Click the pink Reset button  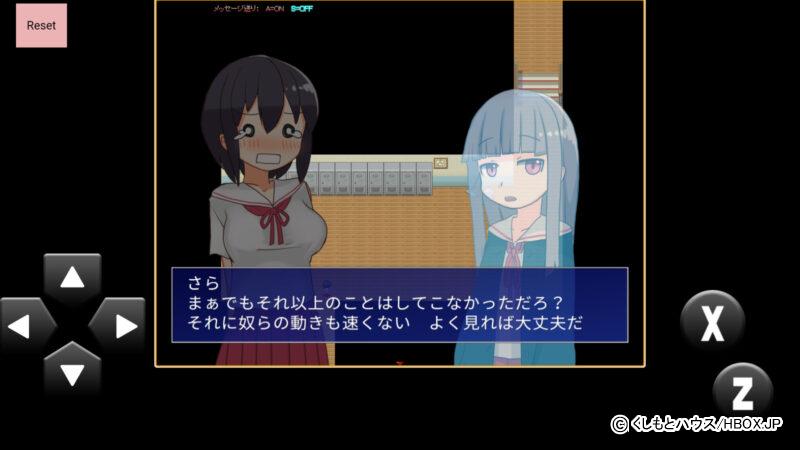(x=41, y=25)
